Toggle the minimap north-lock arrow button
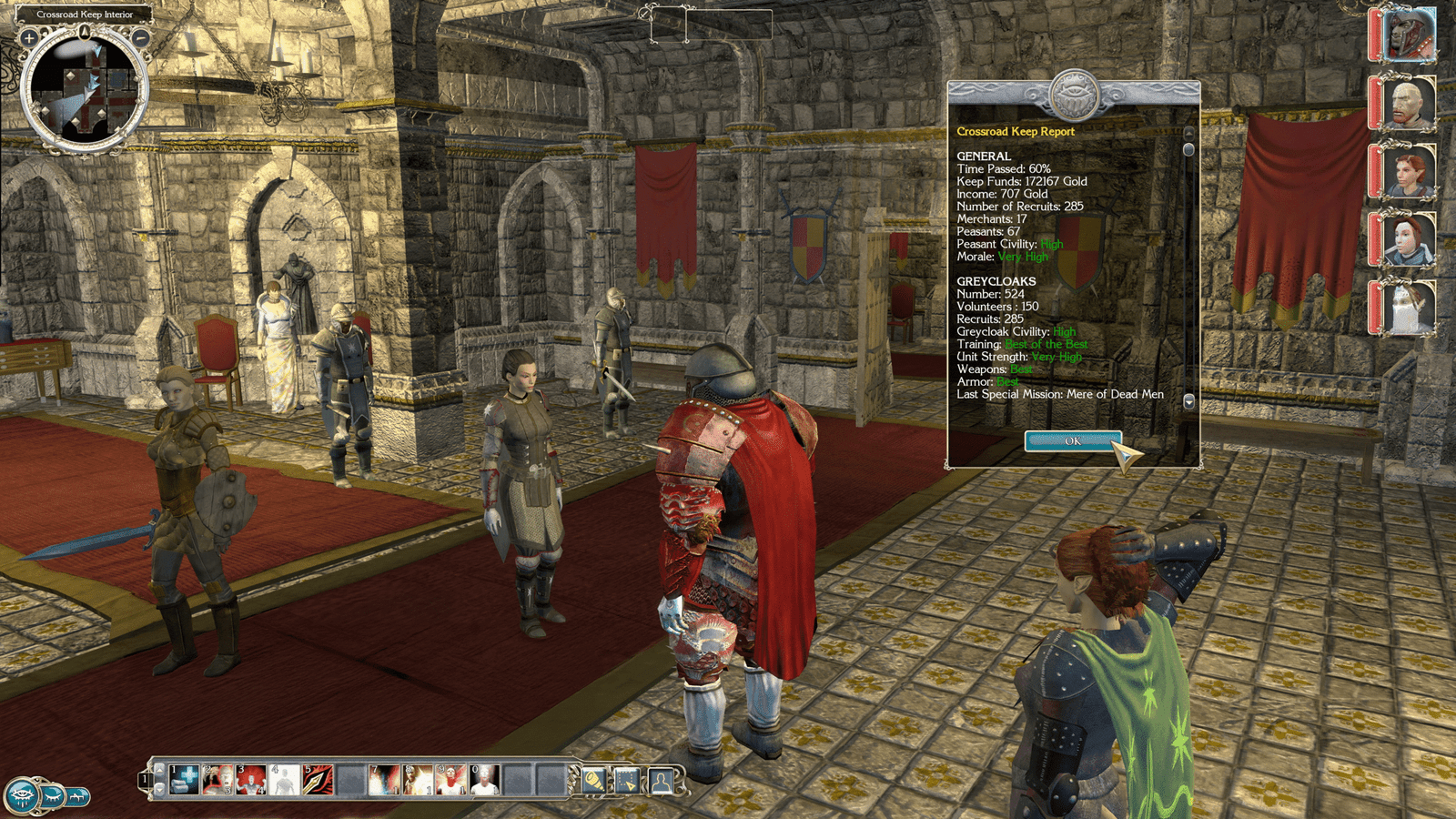Screen dimensions: 1456x819 [x=85, y=33]
